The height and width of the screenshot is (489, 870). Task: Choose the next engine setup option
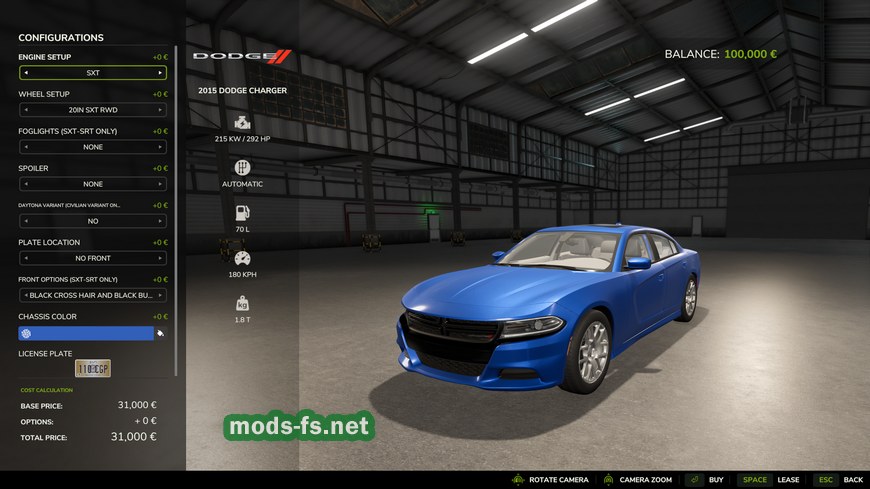pyautogui.click(x=160, y=73)
